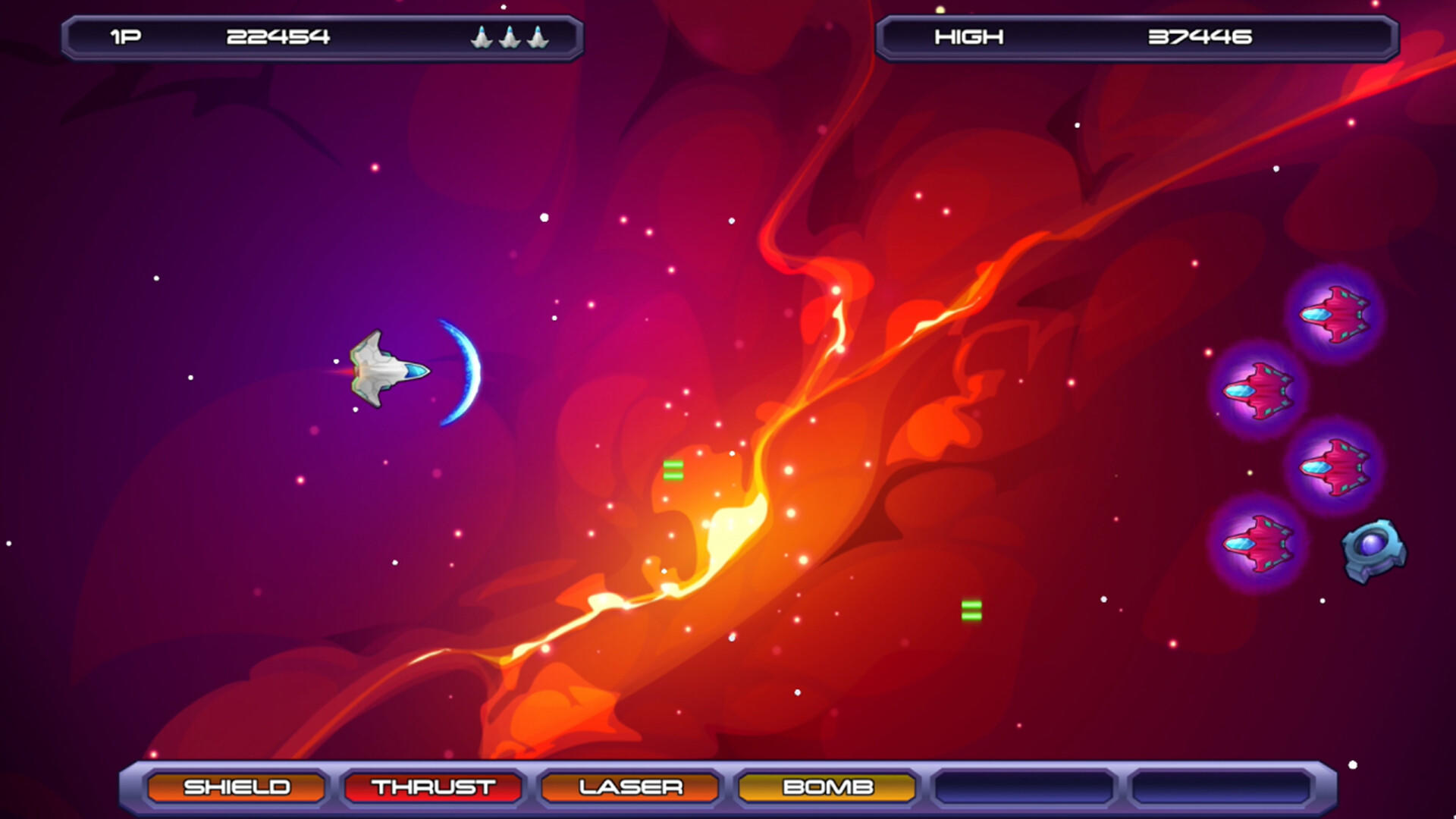
Task: Select the first life ship icon
Action: [x=483, y=36]
